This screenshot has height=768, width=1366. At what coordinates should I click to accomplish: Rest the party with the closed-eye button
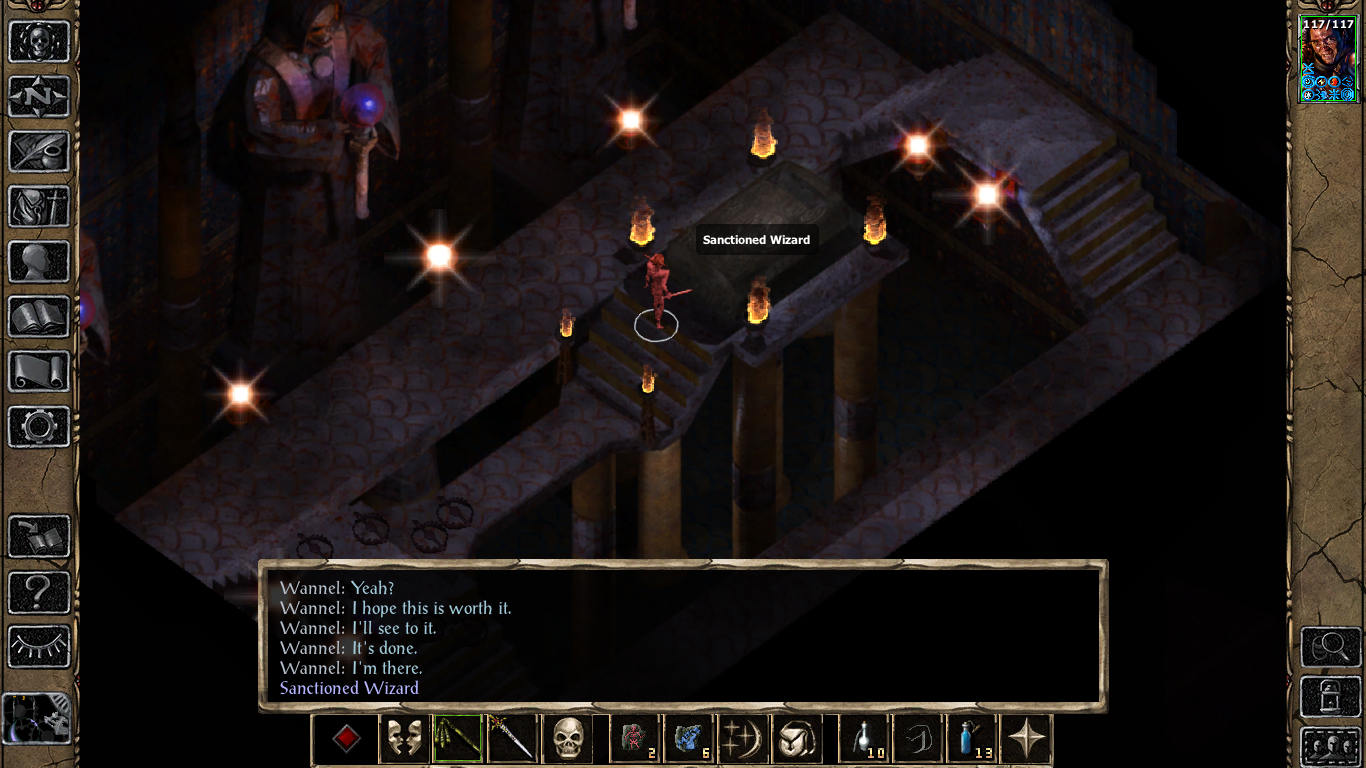click(x=39, y=647)
